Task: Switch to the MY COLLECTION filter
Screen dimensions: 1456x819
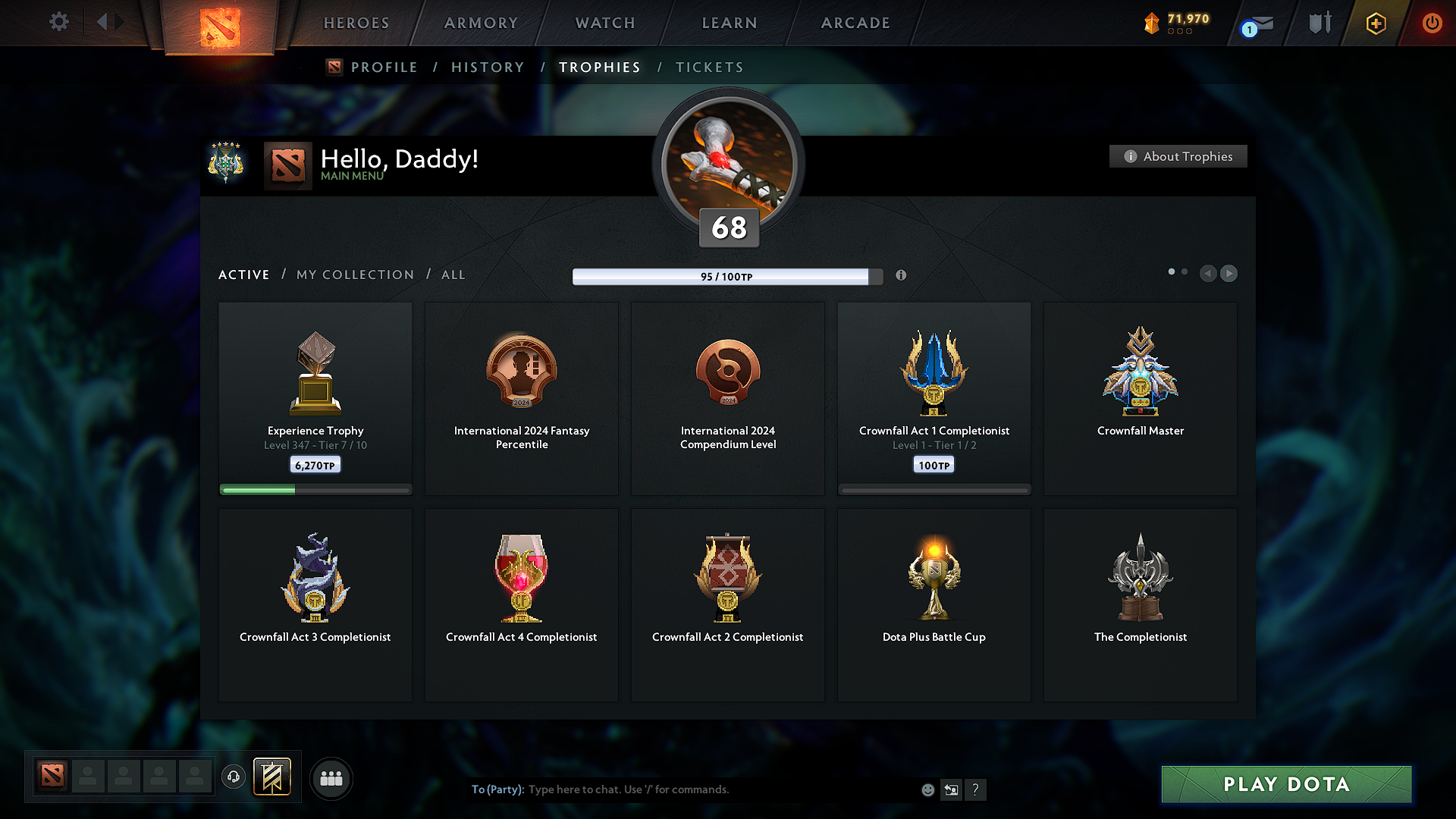Action: (x=354, y=275)
